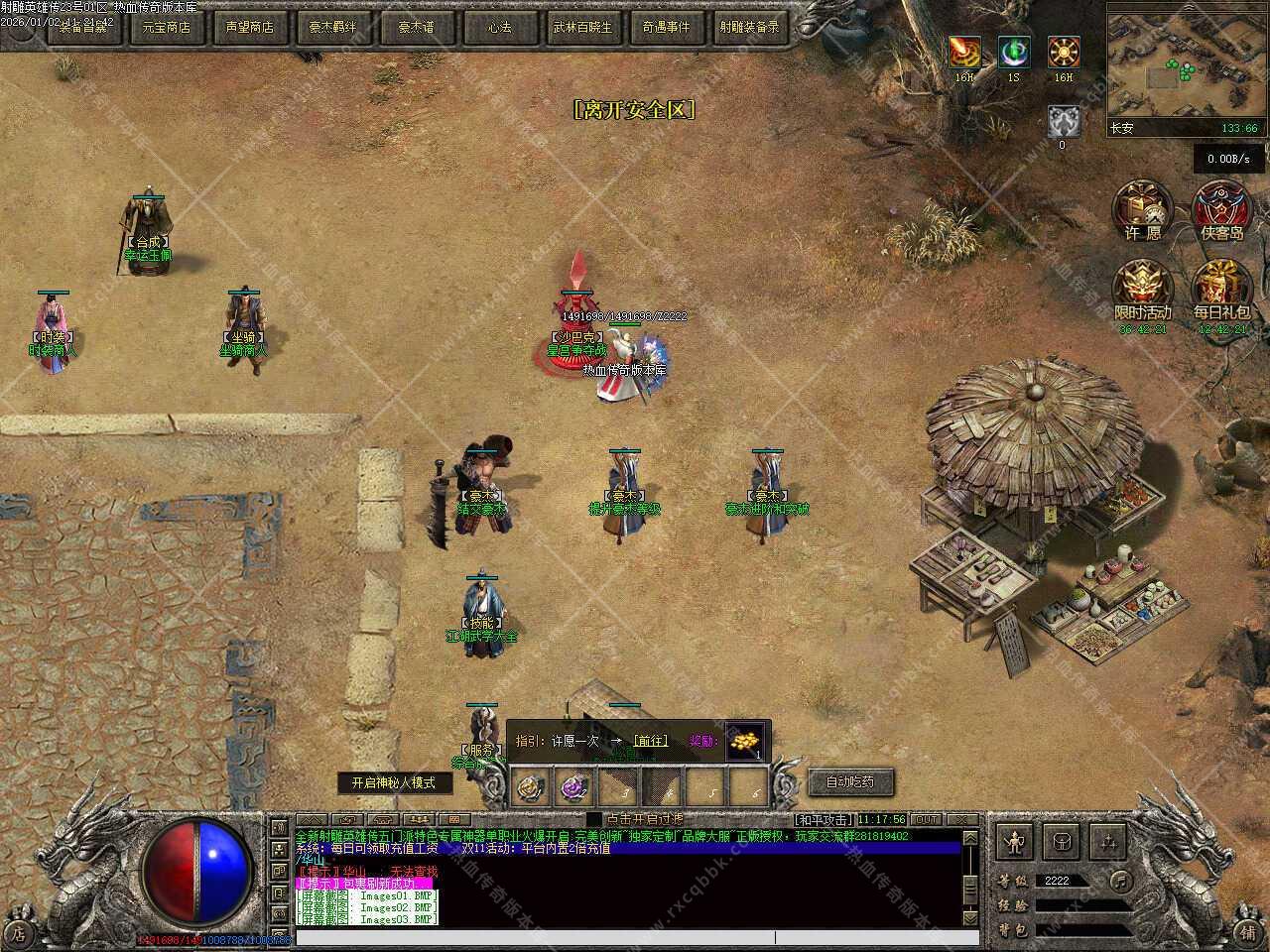Viewport: 1270px width, 952px height.
Task: Open the 心法 menu
Action: point(499,28)
